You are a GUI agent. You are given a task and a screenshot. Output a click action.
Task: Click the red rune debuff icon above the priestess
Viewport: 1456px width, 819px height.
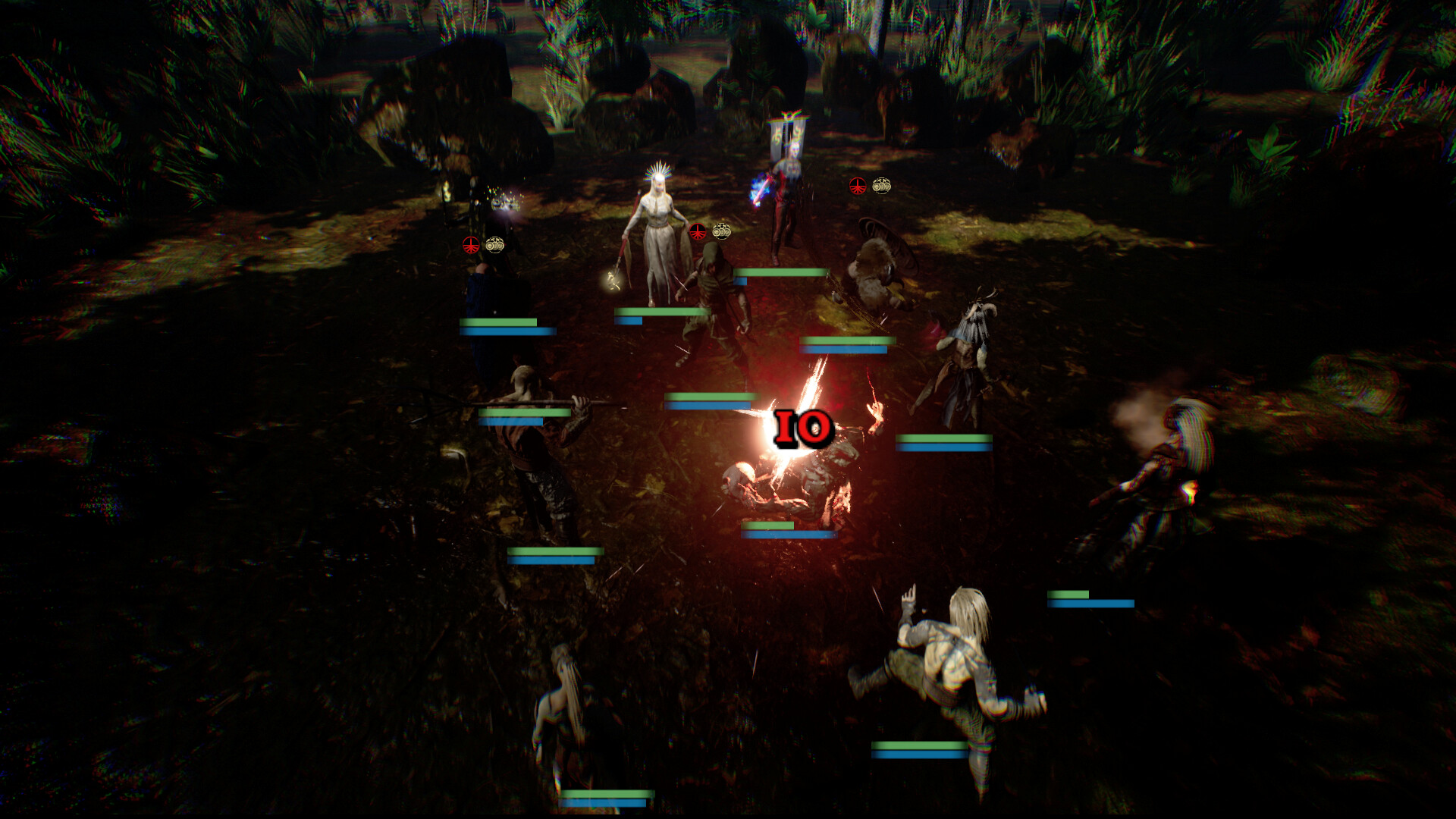coord(698,231)
